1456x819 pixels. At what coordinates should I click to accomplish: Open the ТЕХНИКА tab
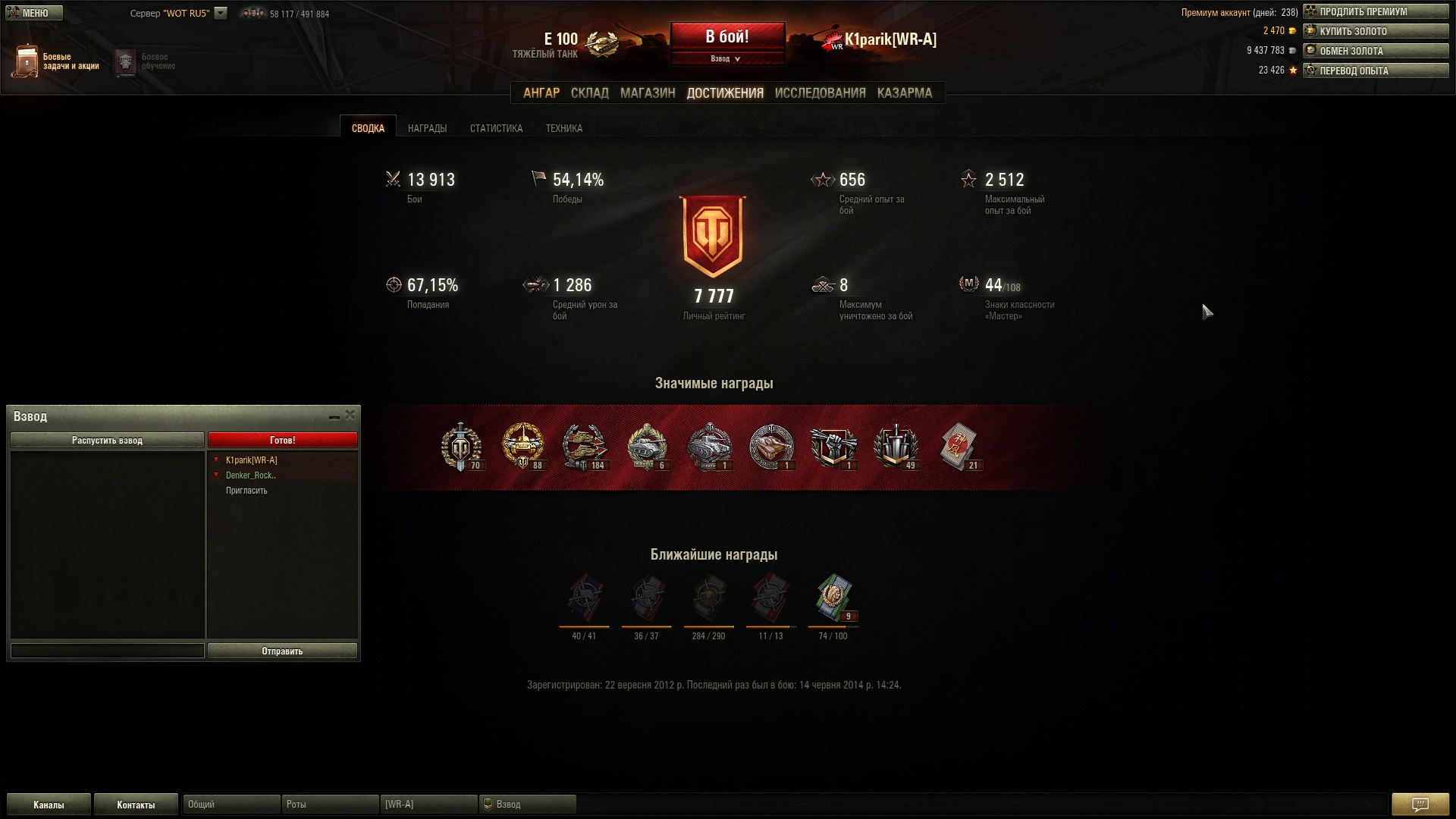pyautogui.click(x=563, y=128)
